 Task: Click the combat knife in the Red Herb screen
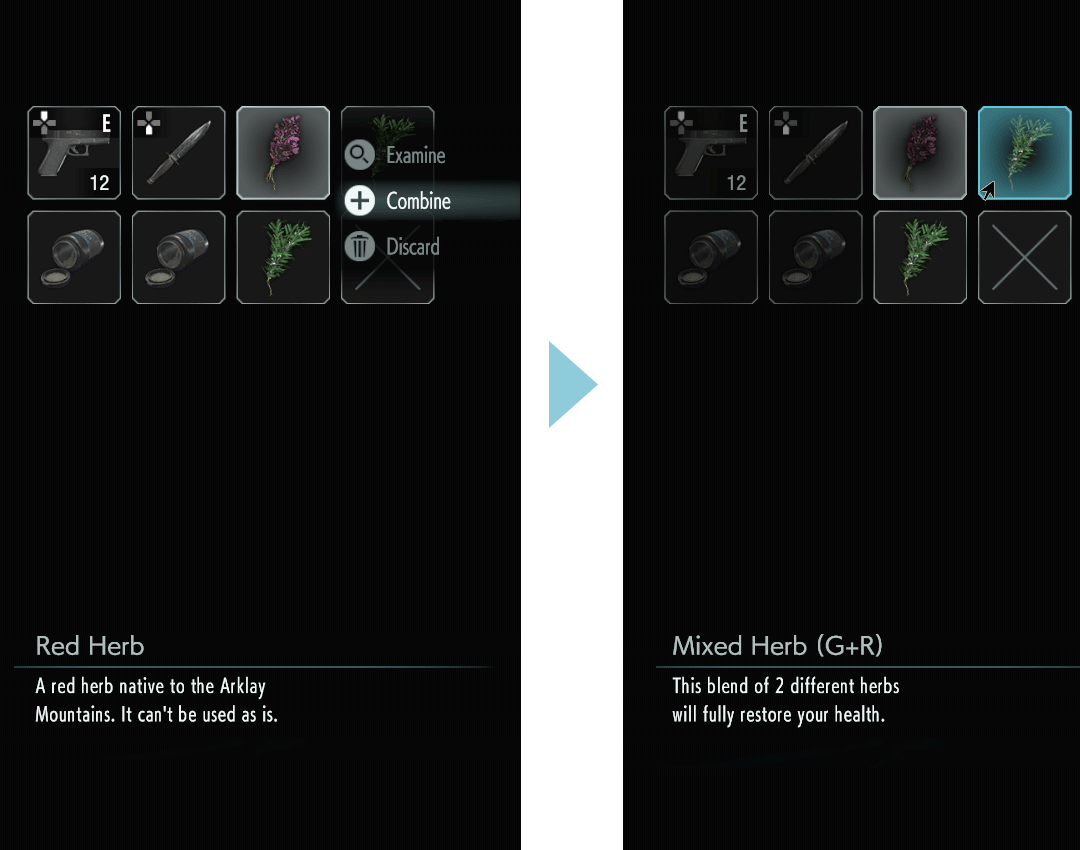click(x=178, y=153)
